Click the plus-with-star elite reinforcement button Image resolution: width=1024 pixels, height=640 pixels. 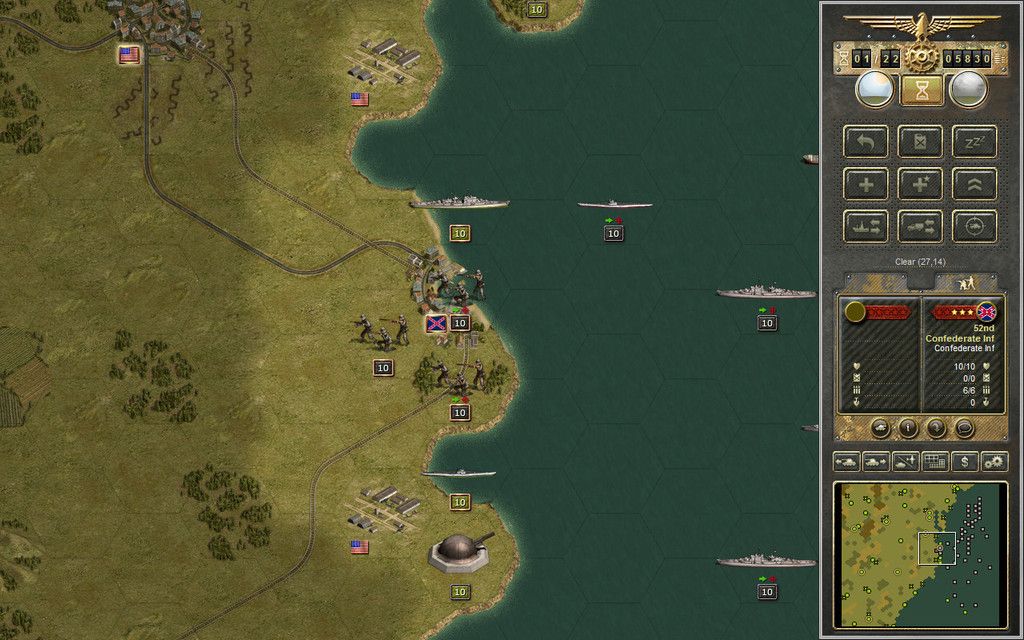coord(920,184)
